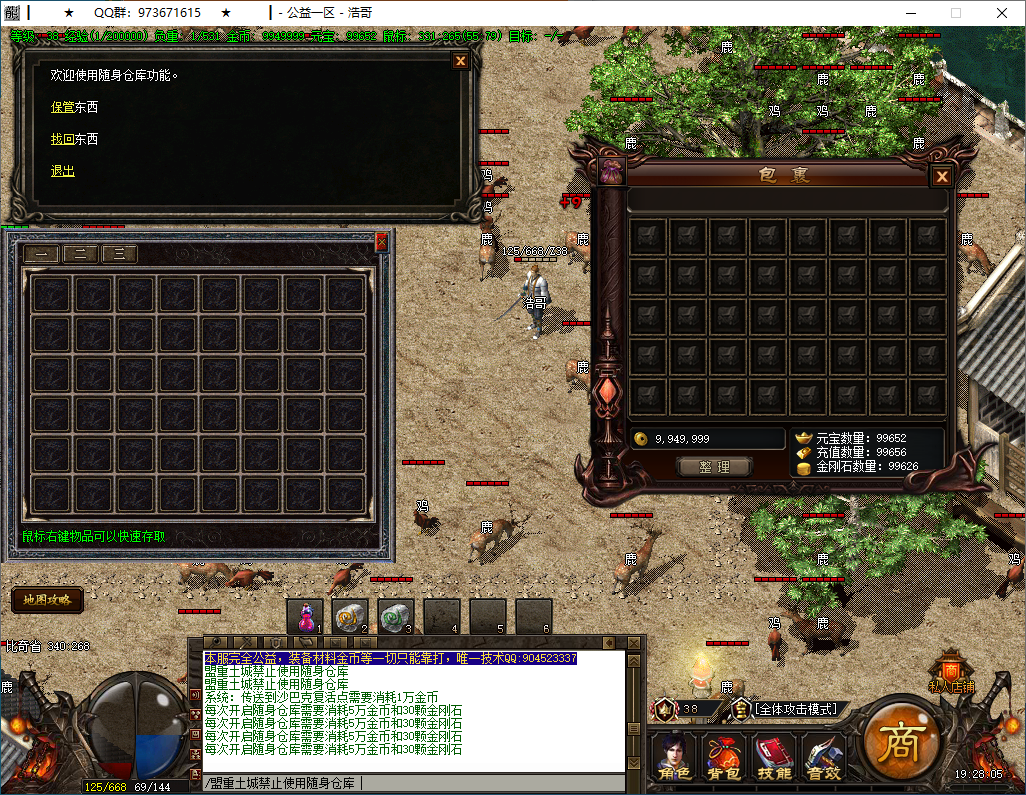Open the 技能 skills book
Screen dimensions: 1026x795
point(775,756)
